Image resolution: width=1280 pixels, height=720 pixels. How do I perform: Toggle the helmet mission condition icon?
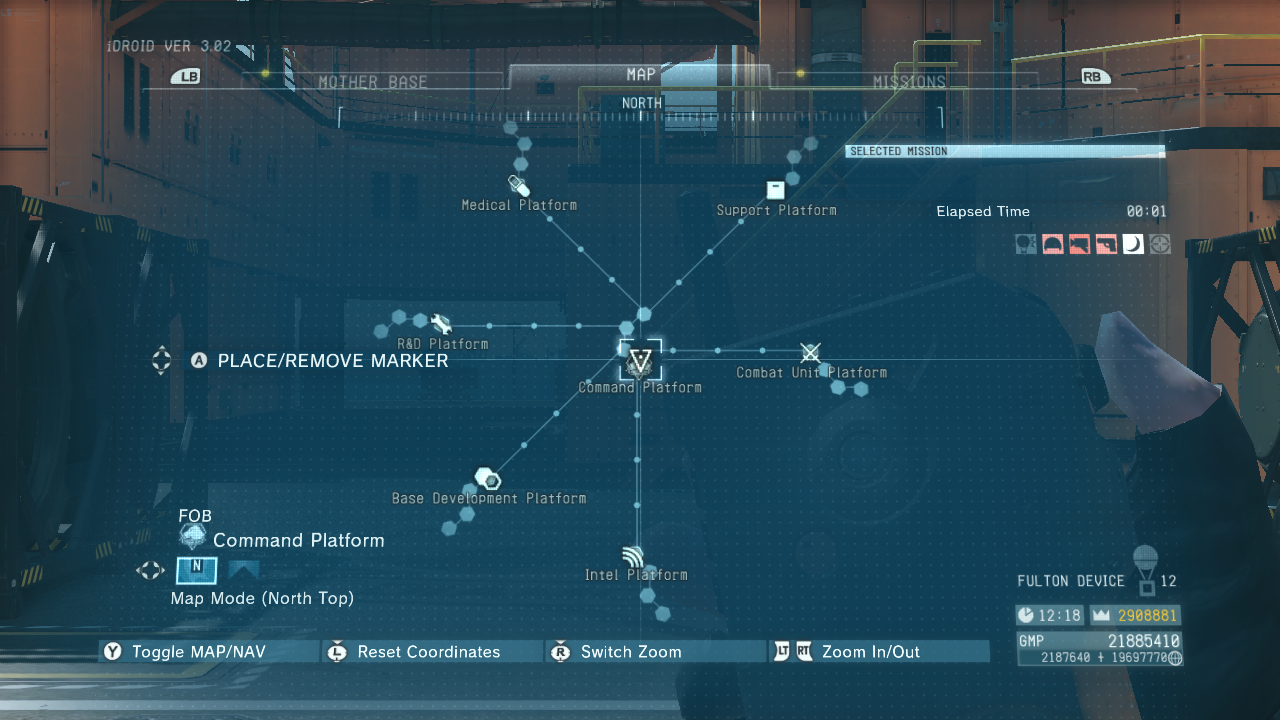[x=1052, y=244]
